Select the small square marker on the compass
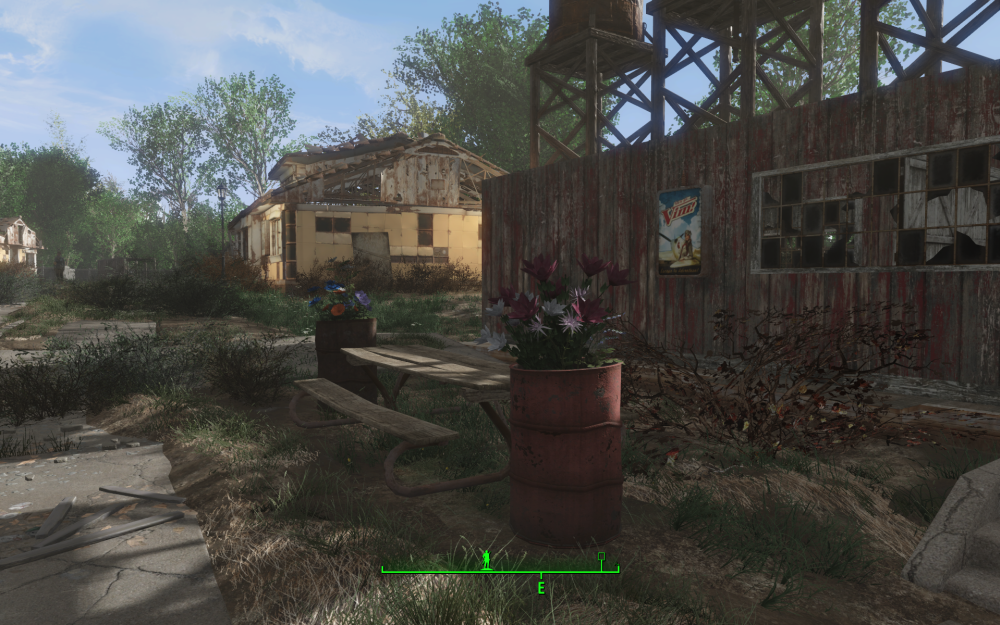Image resolution: width=1000 pixels, height=625 pixels. point(601,555)
